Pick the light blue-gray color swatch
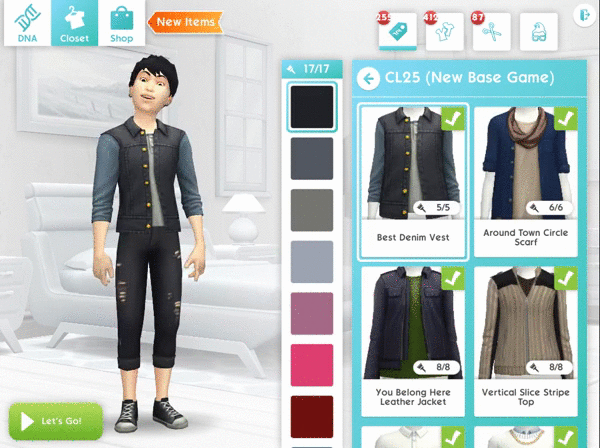Screen dimensions: 600x448 coord(312,262)
